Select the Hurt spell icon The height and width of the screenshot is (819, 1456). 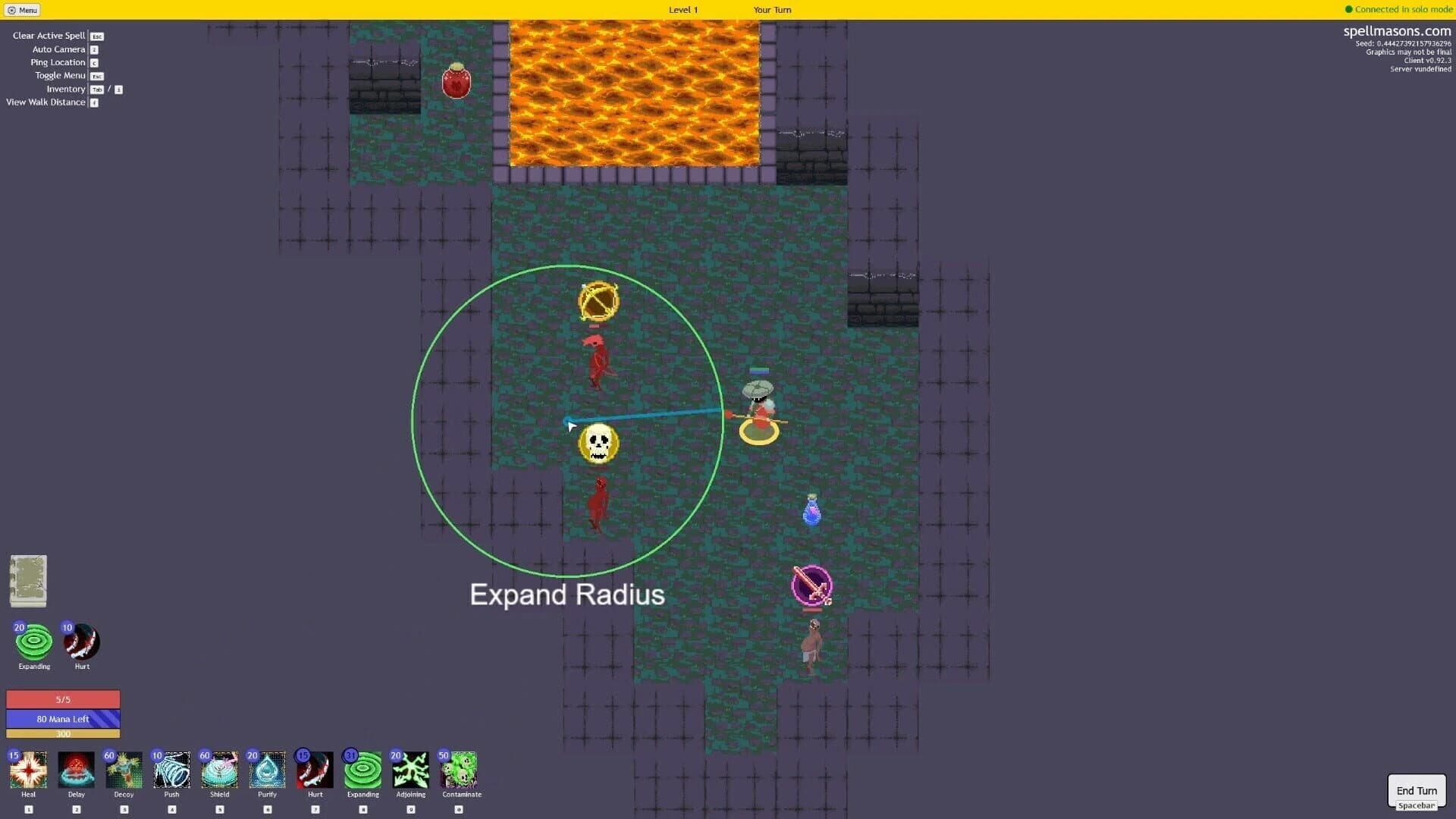point(315,770)
